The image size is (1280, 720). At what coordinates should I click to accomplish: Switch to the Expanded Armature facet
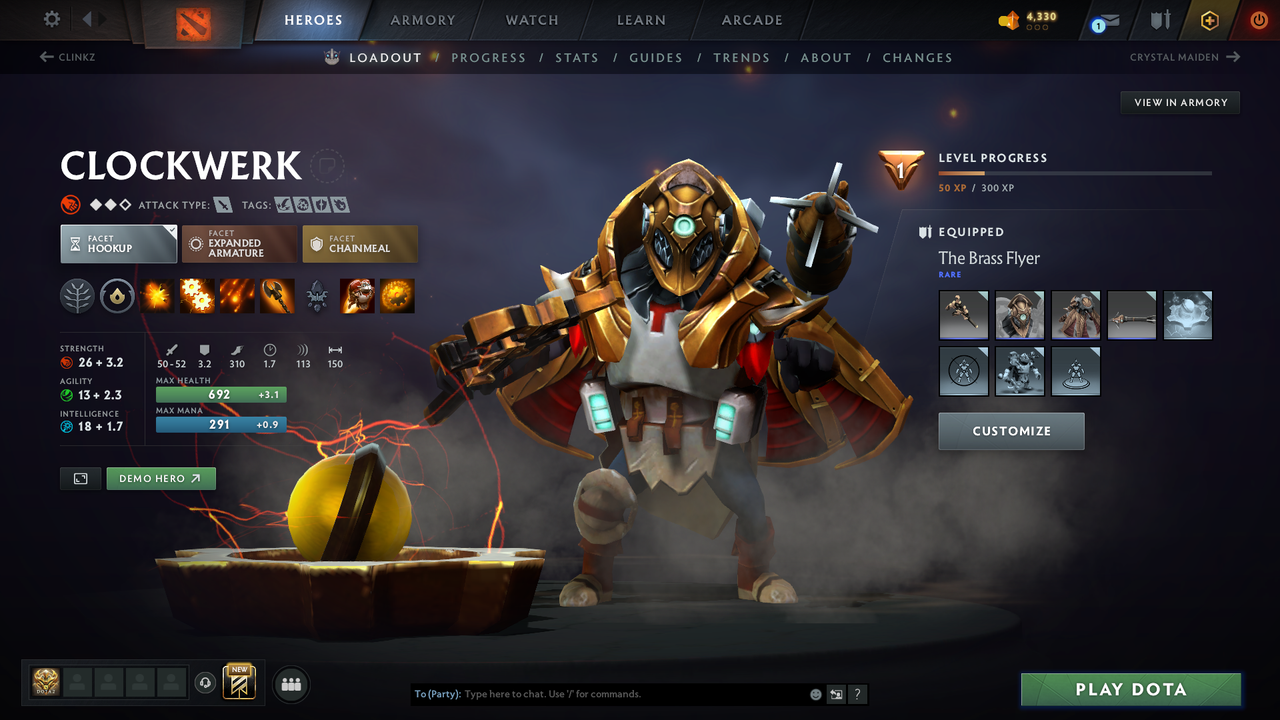coord(239,243)
